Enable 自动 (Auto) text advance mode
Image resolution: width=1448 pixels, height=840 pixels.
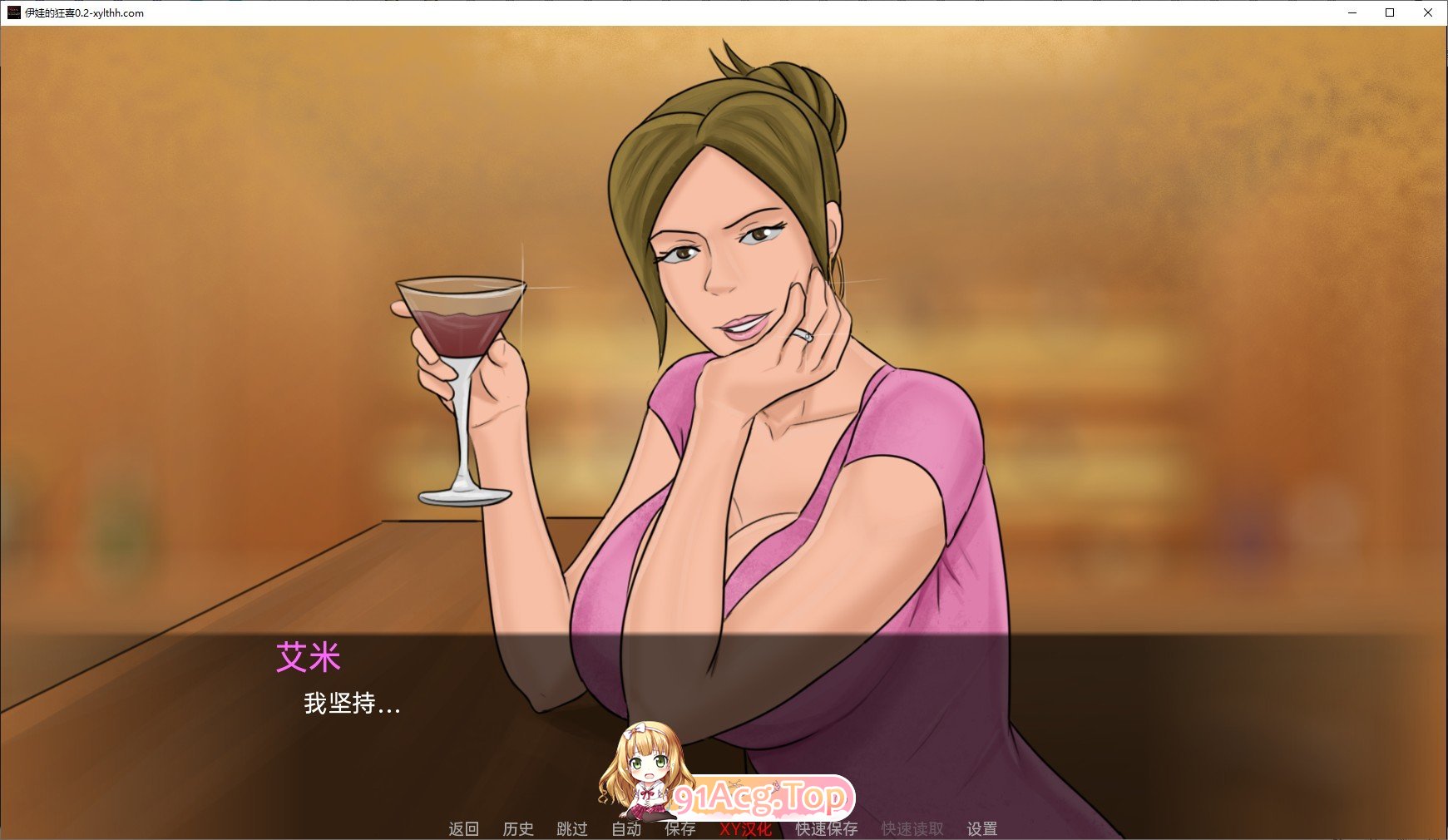[x=628, y=829]
